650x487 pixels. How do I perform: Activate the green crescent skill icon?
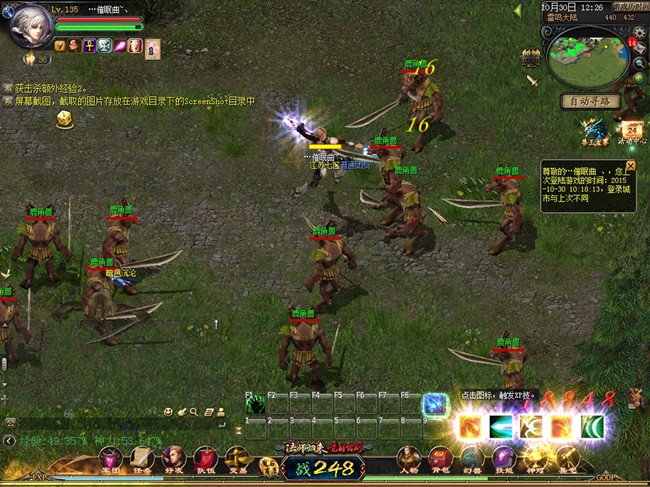click(x=593, y=427)
